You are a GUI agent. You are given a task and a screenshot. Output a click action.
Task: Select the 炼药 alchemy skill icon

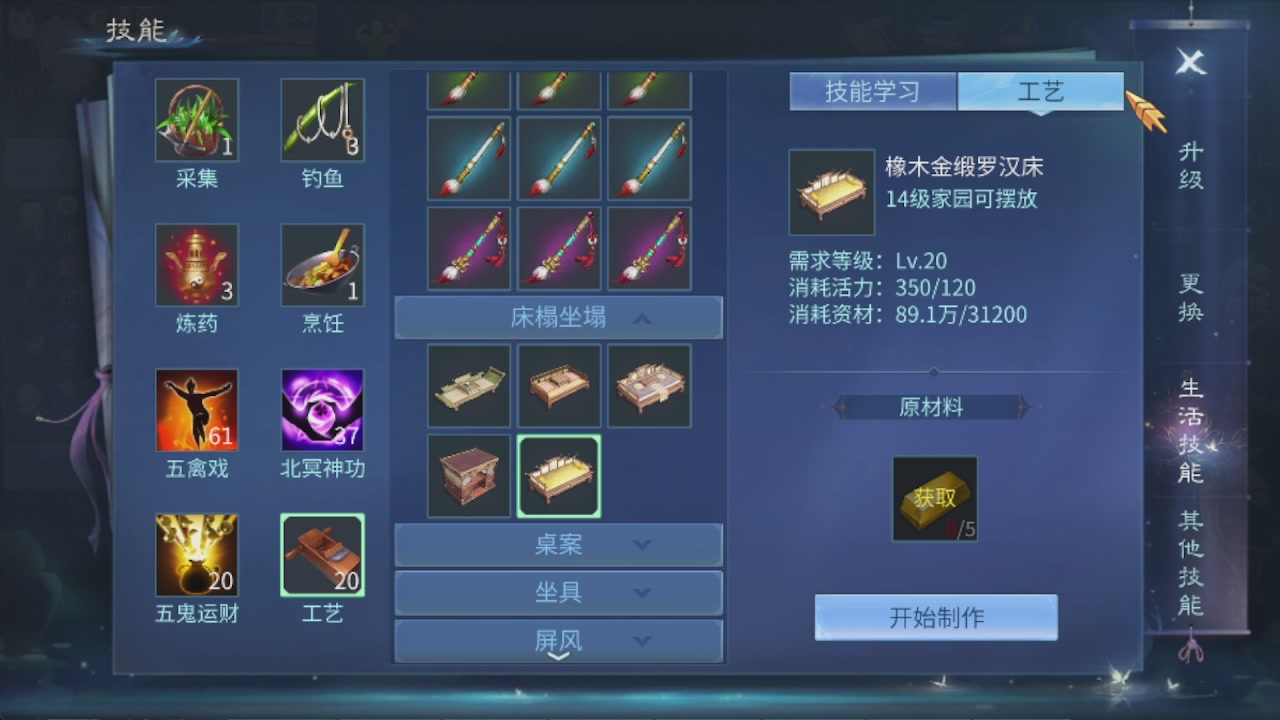point(197,265)
